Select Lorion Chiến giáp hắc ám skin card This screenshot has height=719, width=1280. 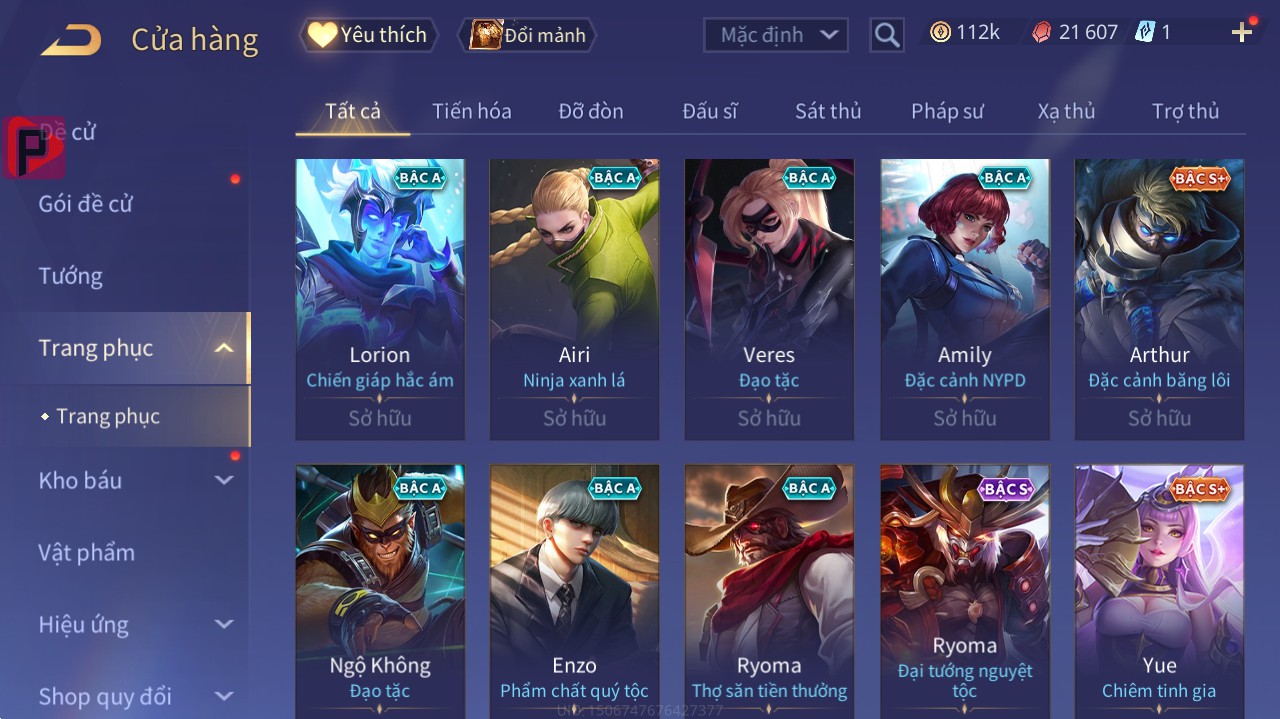(380, 298)
